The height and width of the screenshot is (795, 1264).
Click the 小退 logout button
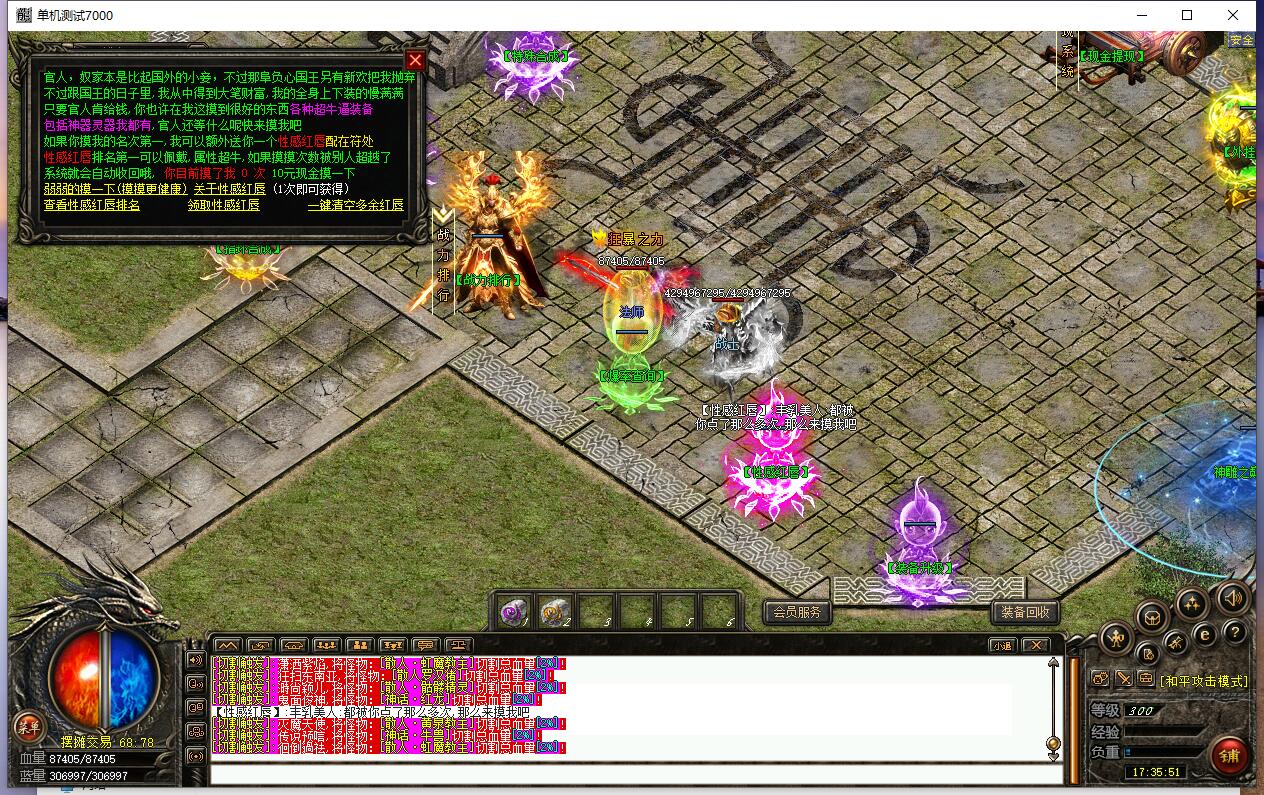click(1003, 645)
